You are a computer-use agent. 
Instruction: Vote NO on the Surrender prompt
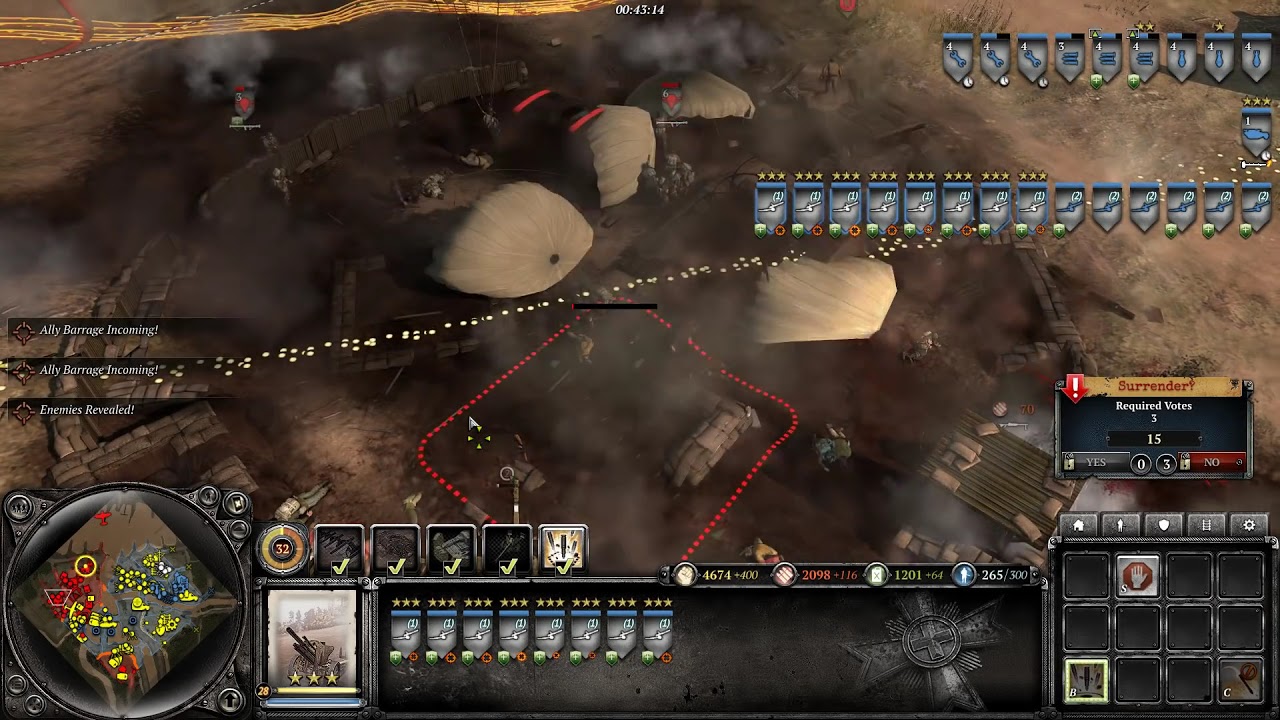[1211, 463]
